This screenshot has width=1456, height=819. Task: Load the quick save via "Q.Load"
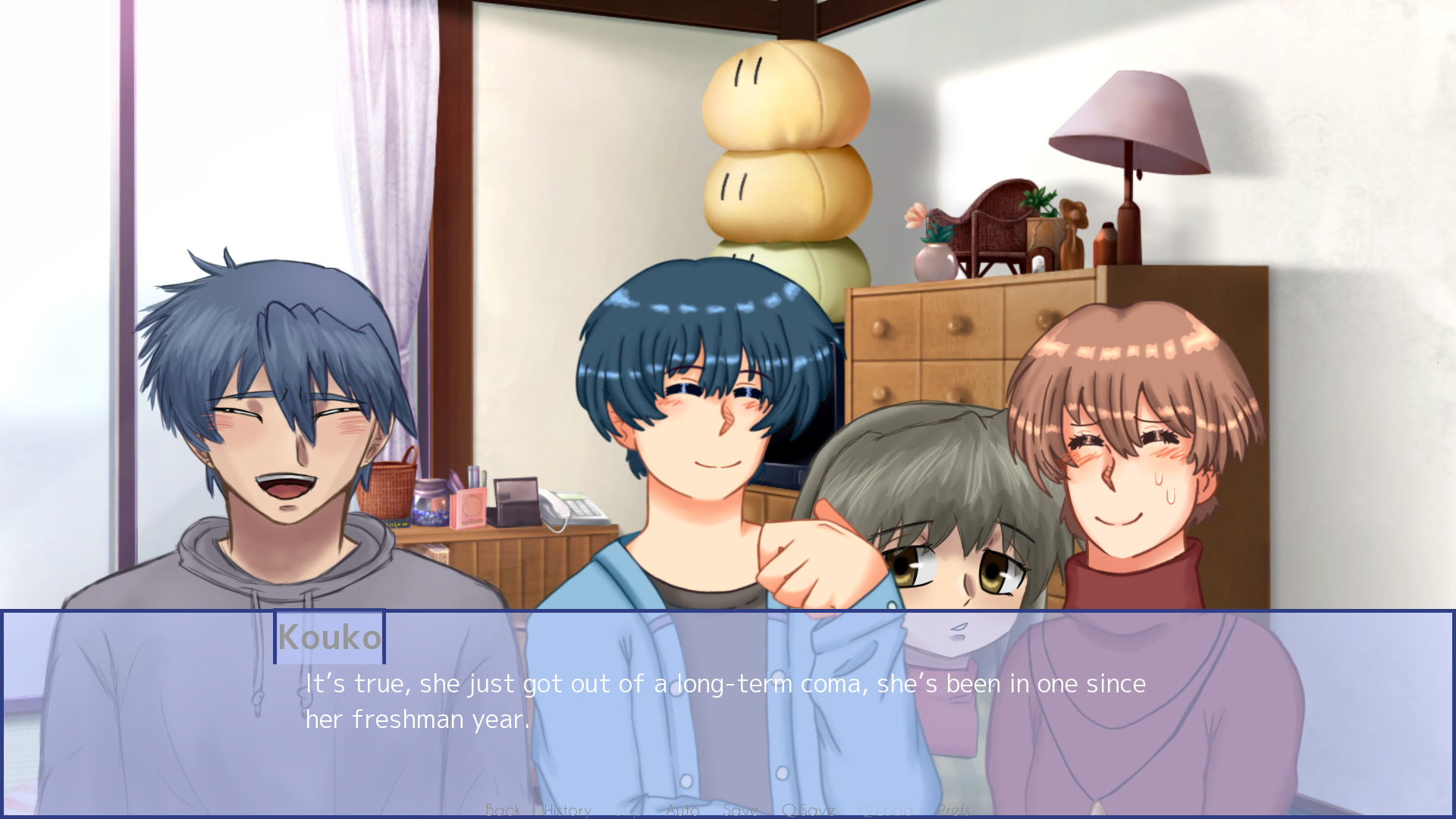tap(887, 809)
